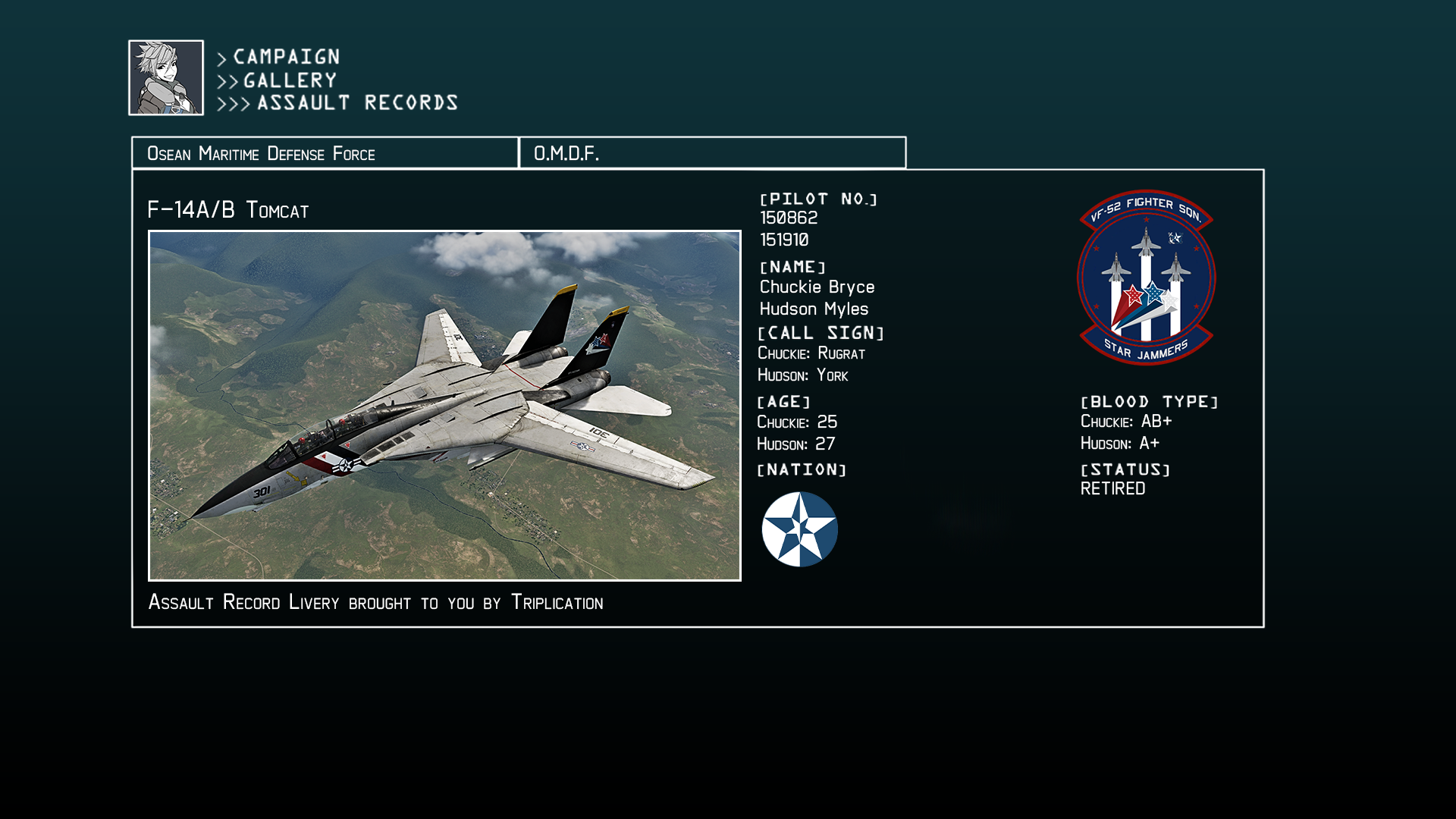Select the Osean Maritime Defense Force tab
The width and height of the screenshot is (1456, 819).
tap(325, 153)
